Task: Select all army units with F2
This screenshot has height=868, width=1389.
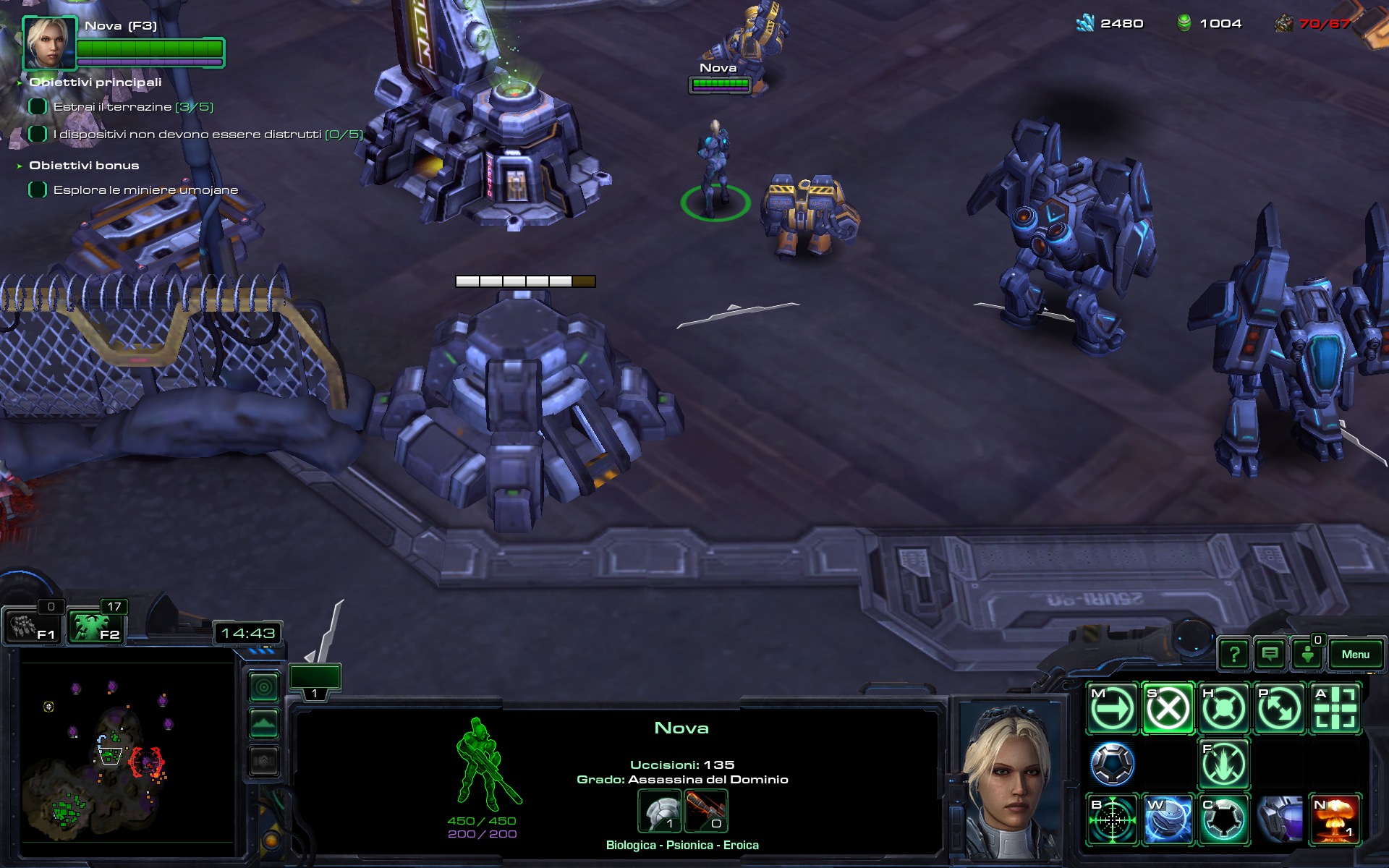Action: pyautogui.click(x=96, y=626)
